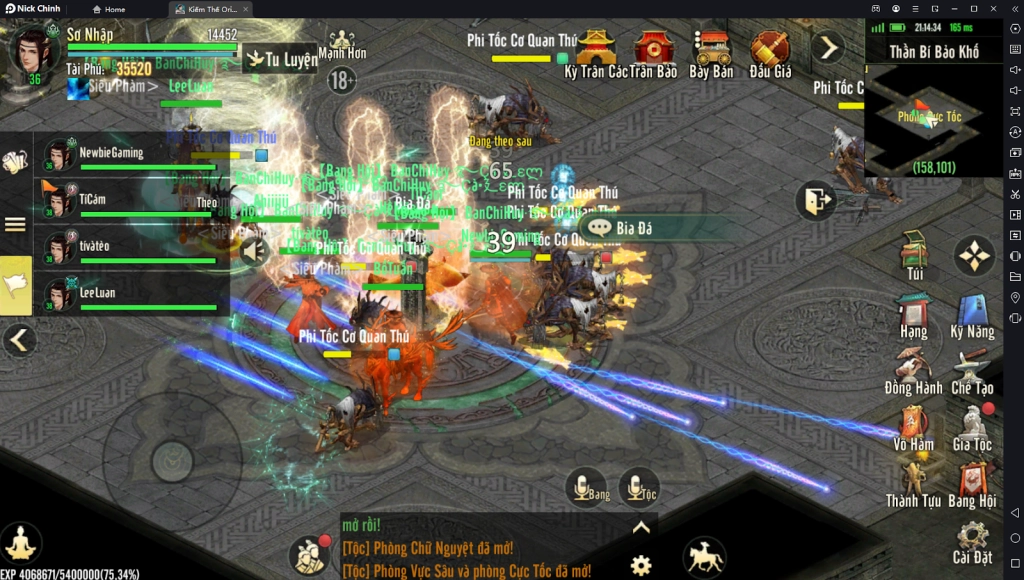Image resolution: width=1024 pixels, height=580 pixels.
Task: Open the Trân Bảo treasure shop
Action: coord(654,53)
